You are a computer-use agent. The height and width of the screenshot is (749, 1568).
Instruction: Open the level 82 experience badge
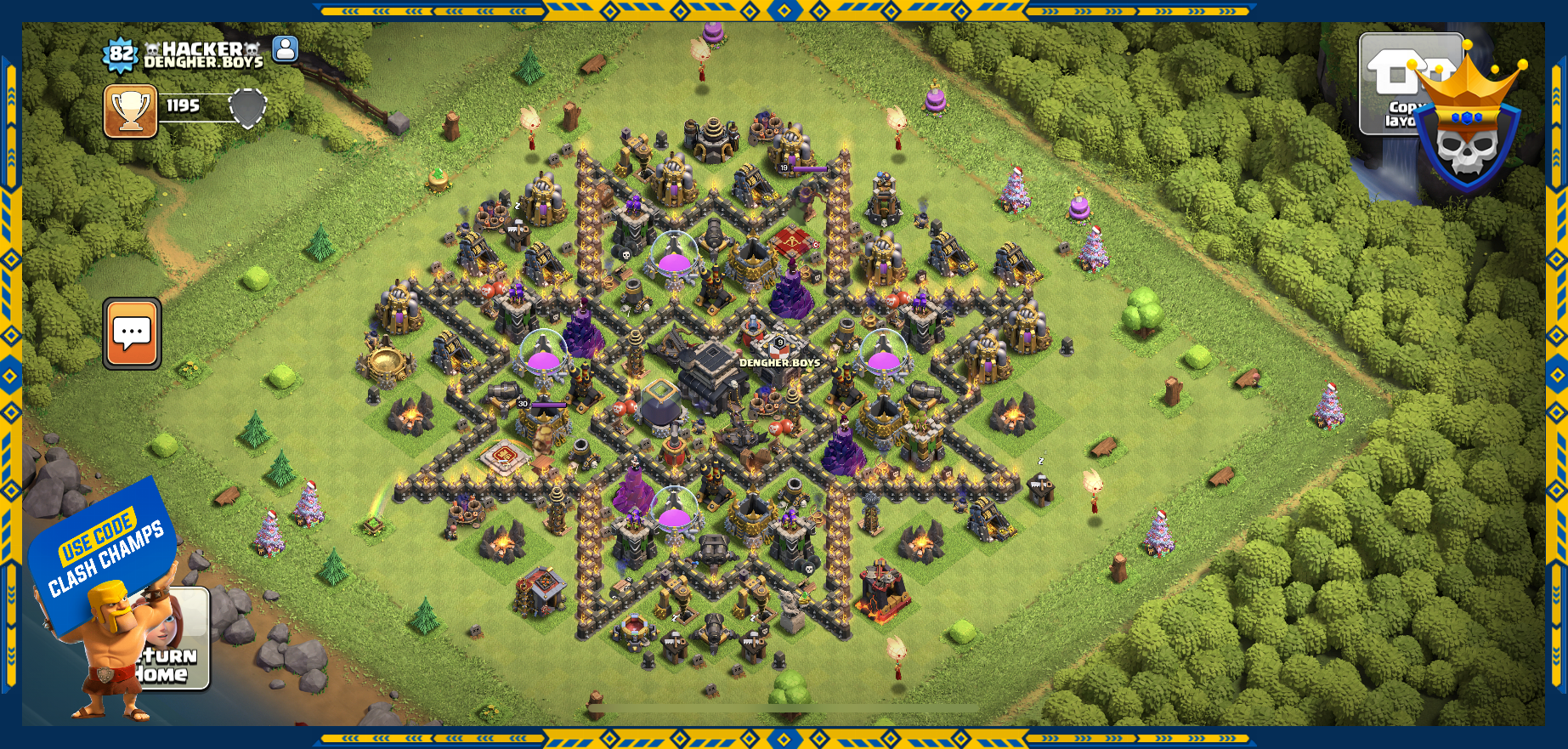coord(121,55)
